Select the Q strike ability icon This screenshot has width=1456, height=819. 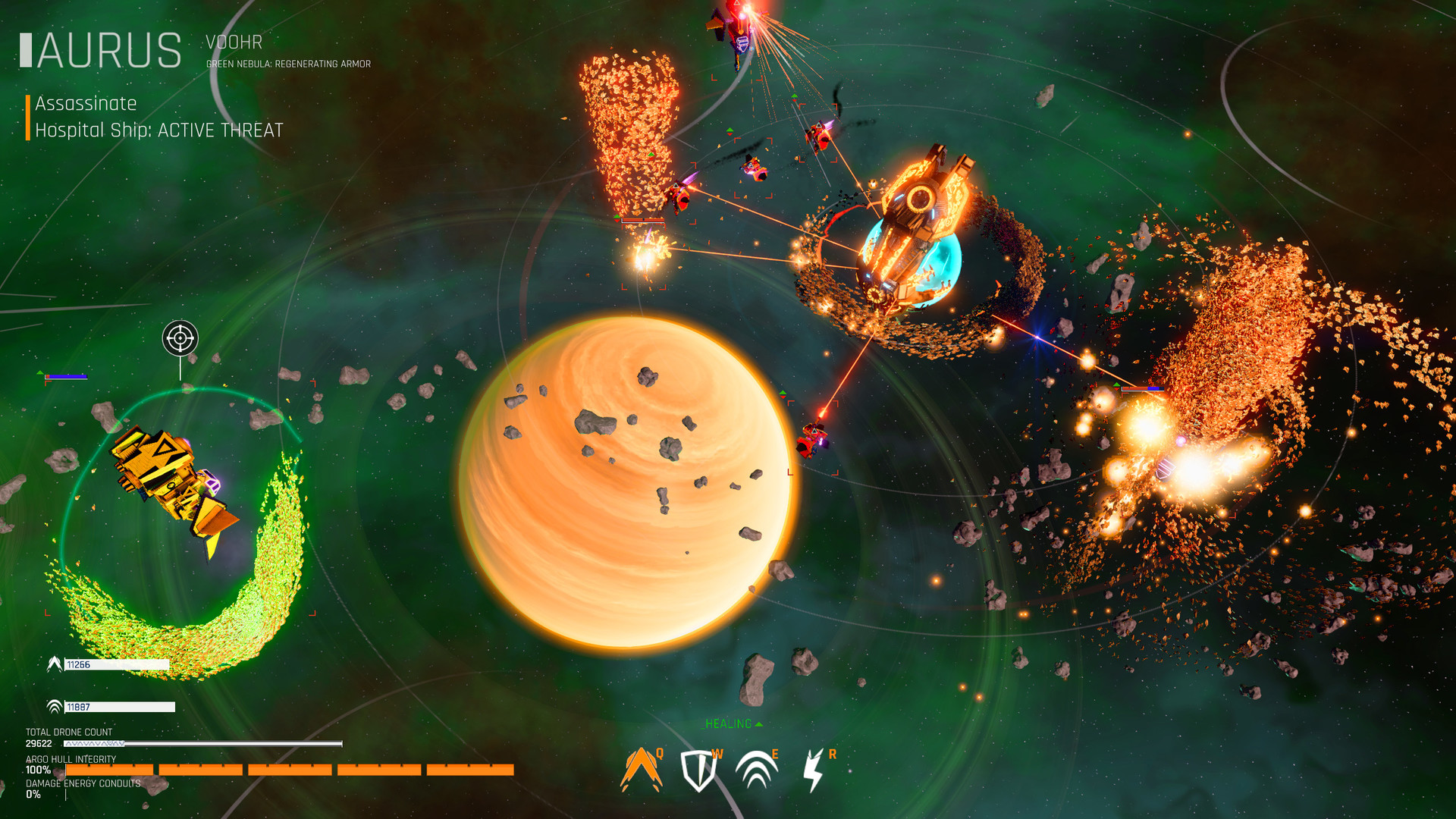coord(641,768)
